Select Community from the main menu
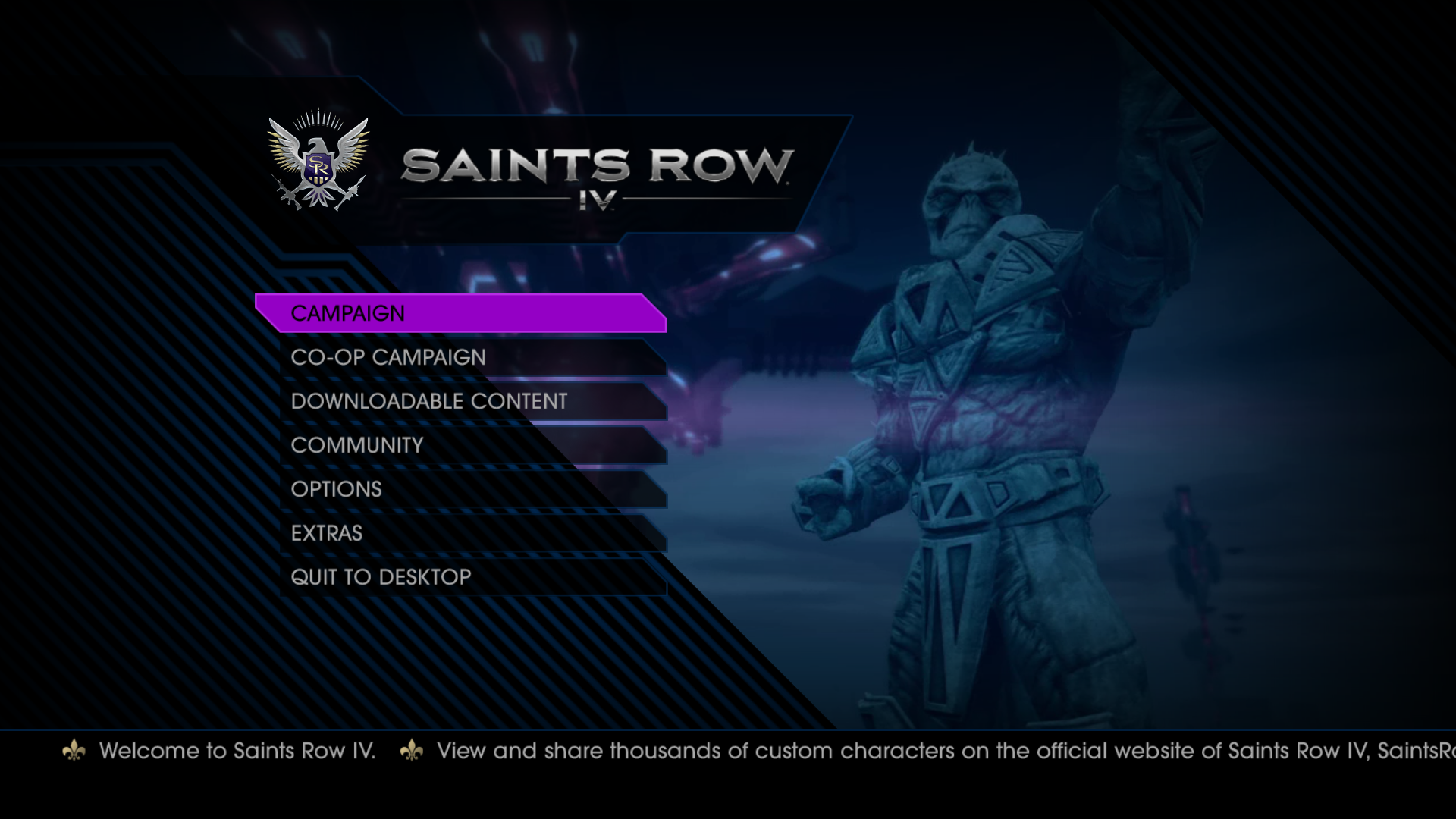This screenshot has width=1456, height=819. pyautogui.click(x=356, y=445)
